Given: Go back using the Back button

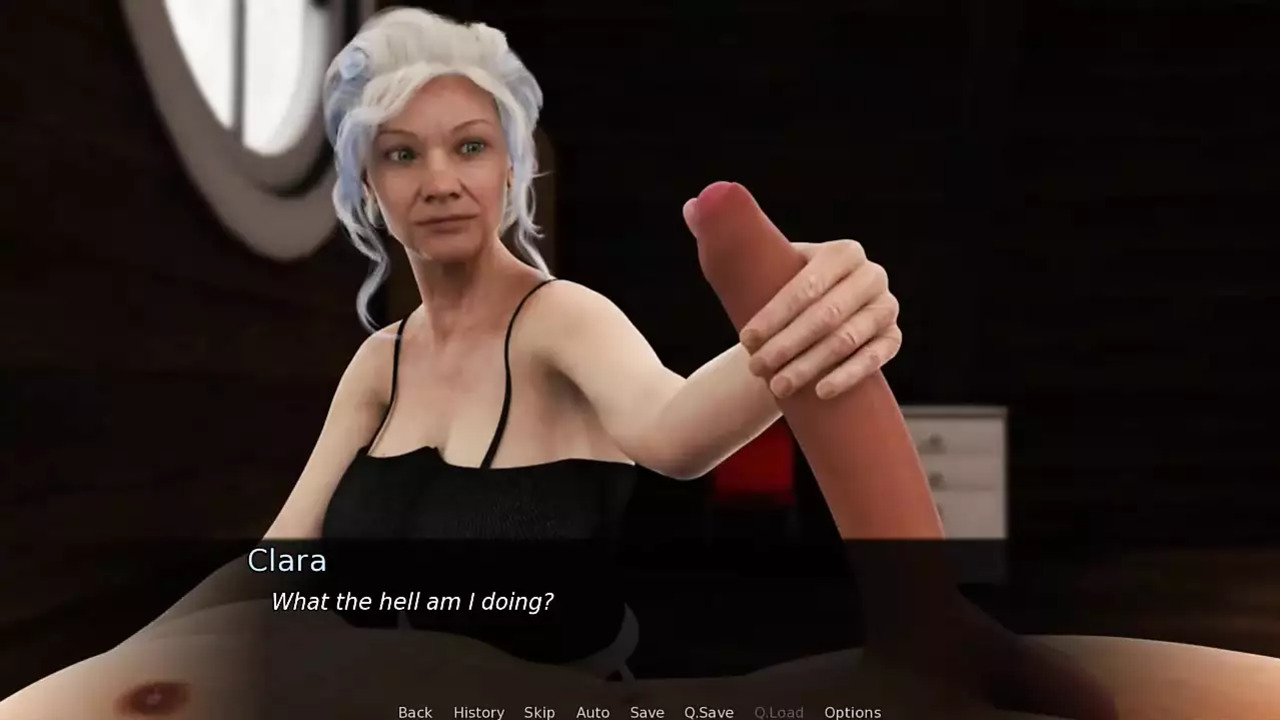Looking at the screenshot, I should 415,712.
